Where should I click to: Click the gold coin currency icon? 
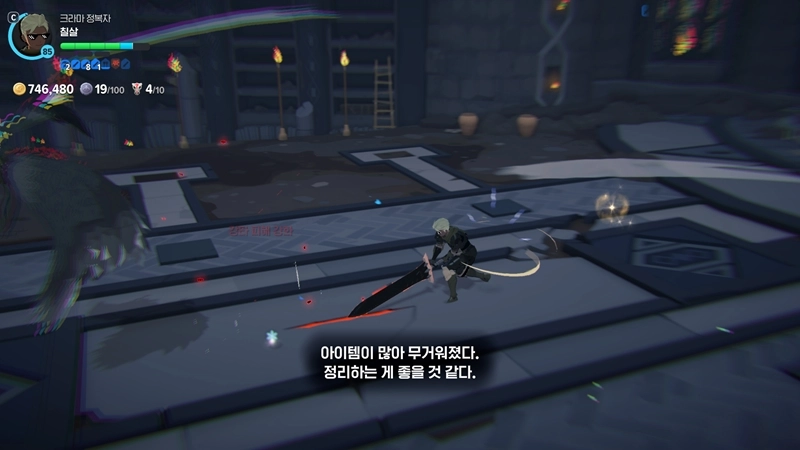19,89
